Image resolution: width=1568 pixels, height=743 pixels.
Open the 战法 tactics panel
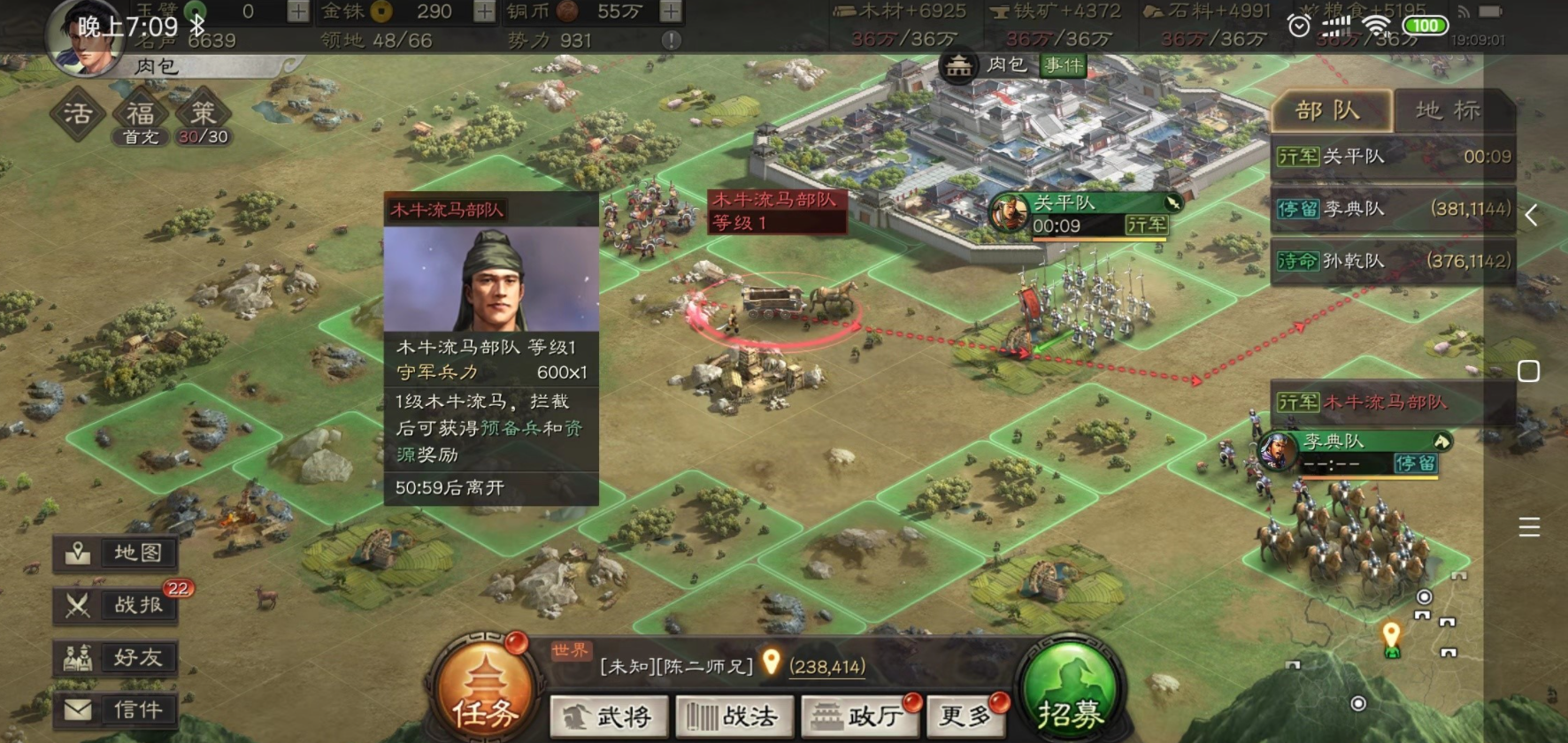point(736,716)
